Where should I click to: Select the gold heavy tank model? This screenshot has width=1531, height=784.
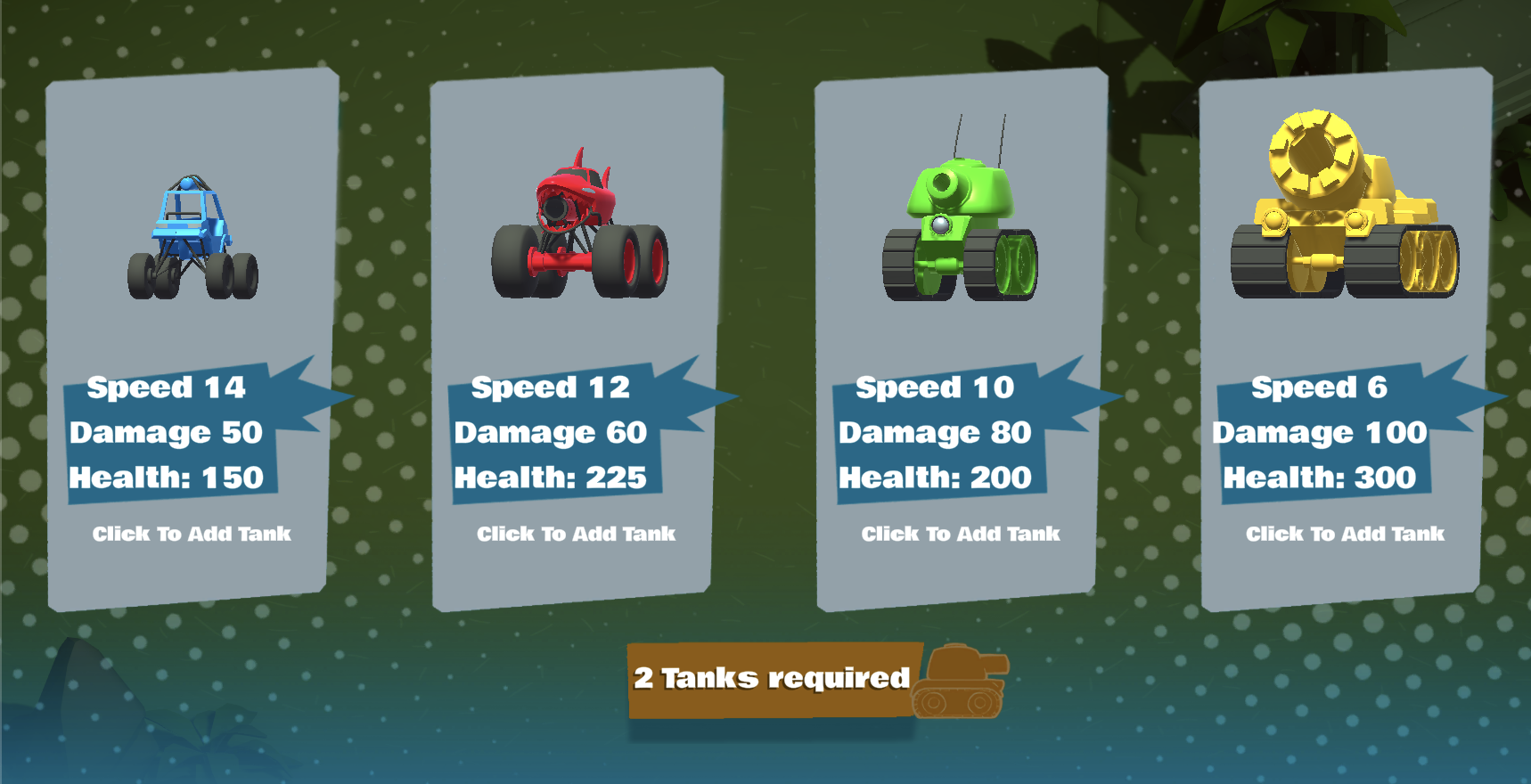coord(1337,205)
